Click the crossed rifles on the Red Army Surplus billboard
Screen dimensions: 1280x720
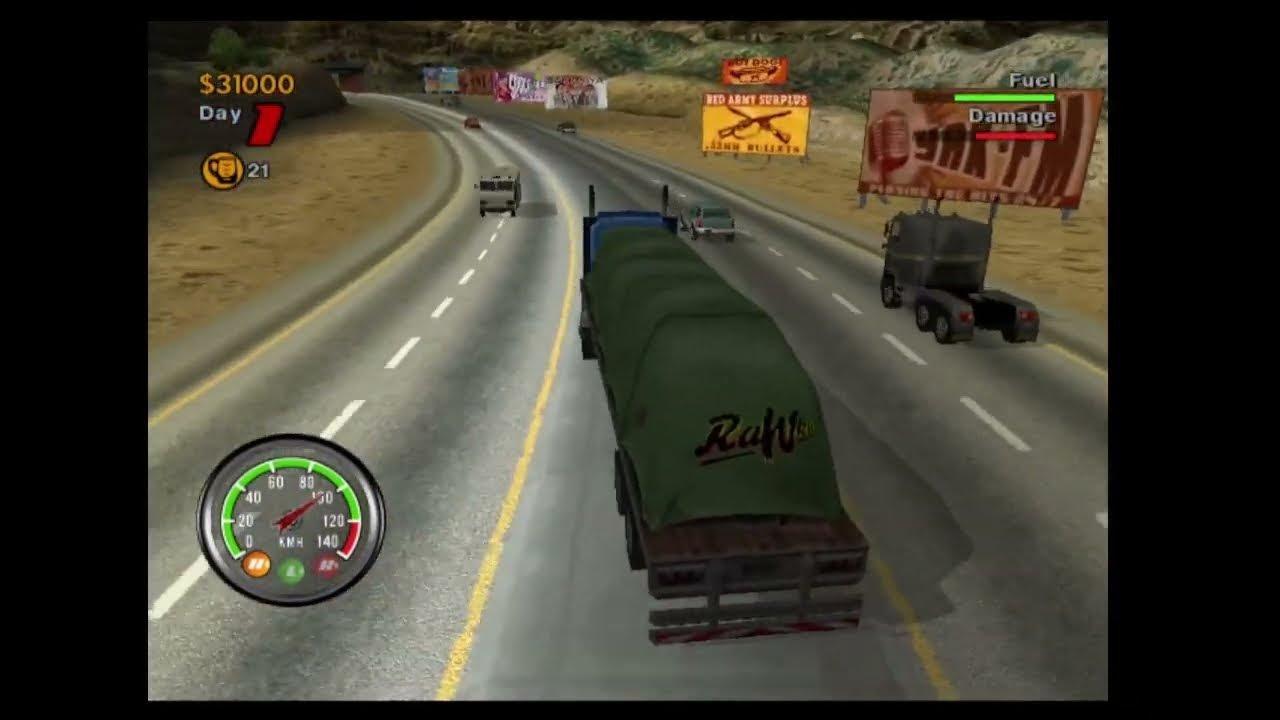point(753,125)
